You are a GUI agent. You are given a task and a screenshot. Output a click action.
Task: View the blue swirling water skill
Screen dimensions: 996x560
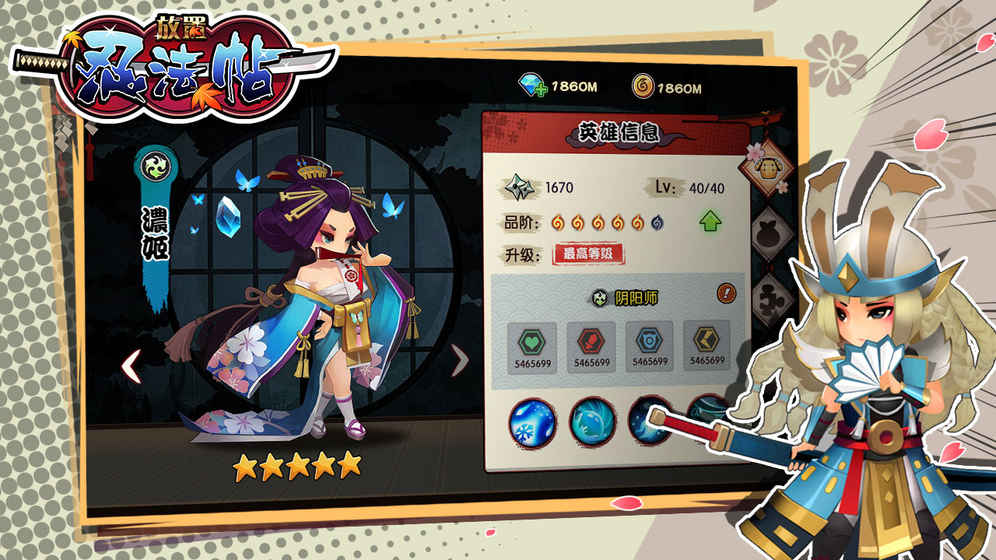592,420
